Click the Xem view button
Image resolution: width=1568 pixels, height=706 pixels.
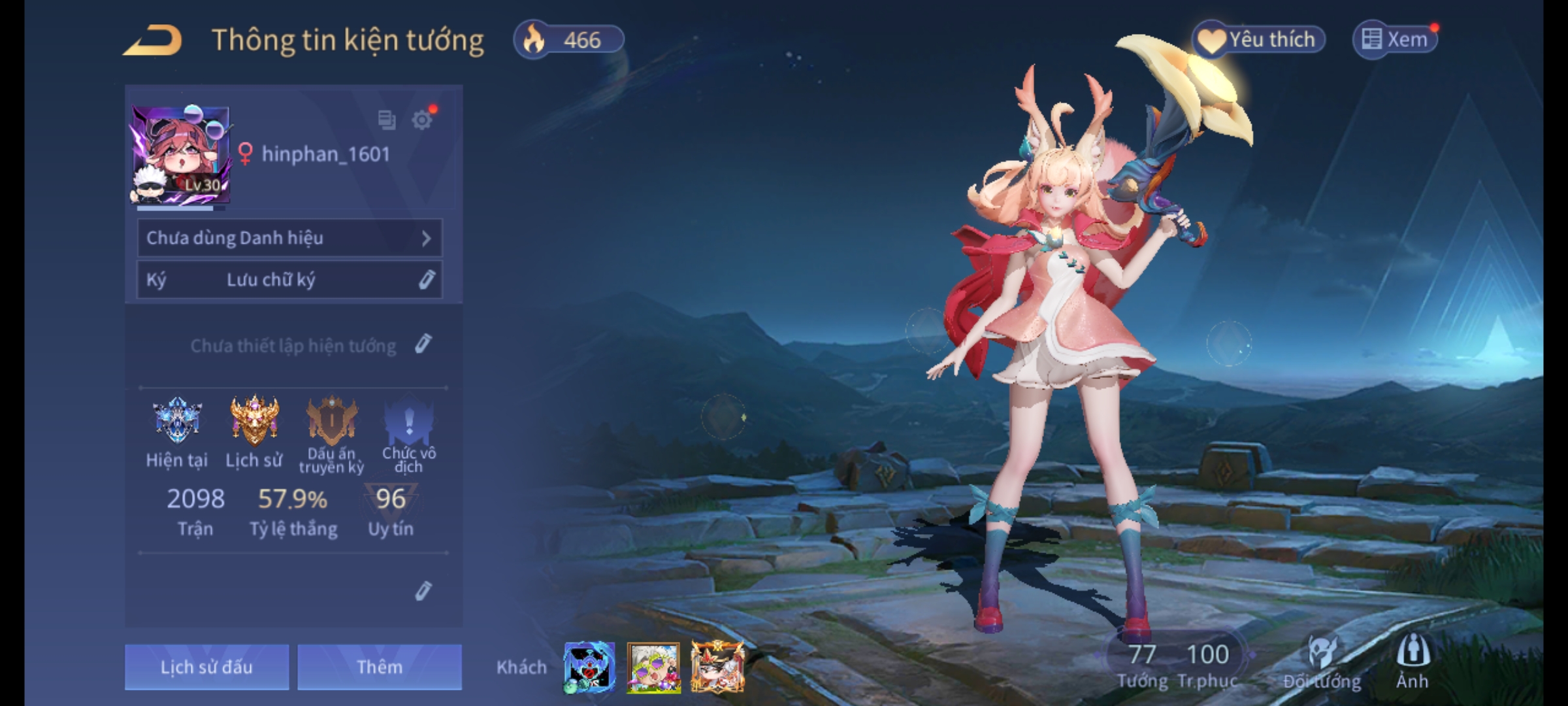tap(1395, 40)
